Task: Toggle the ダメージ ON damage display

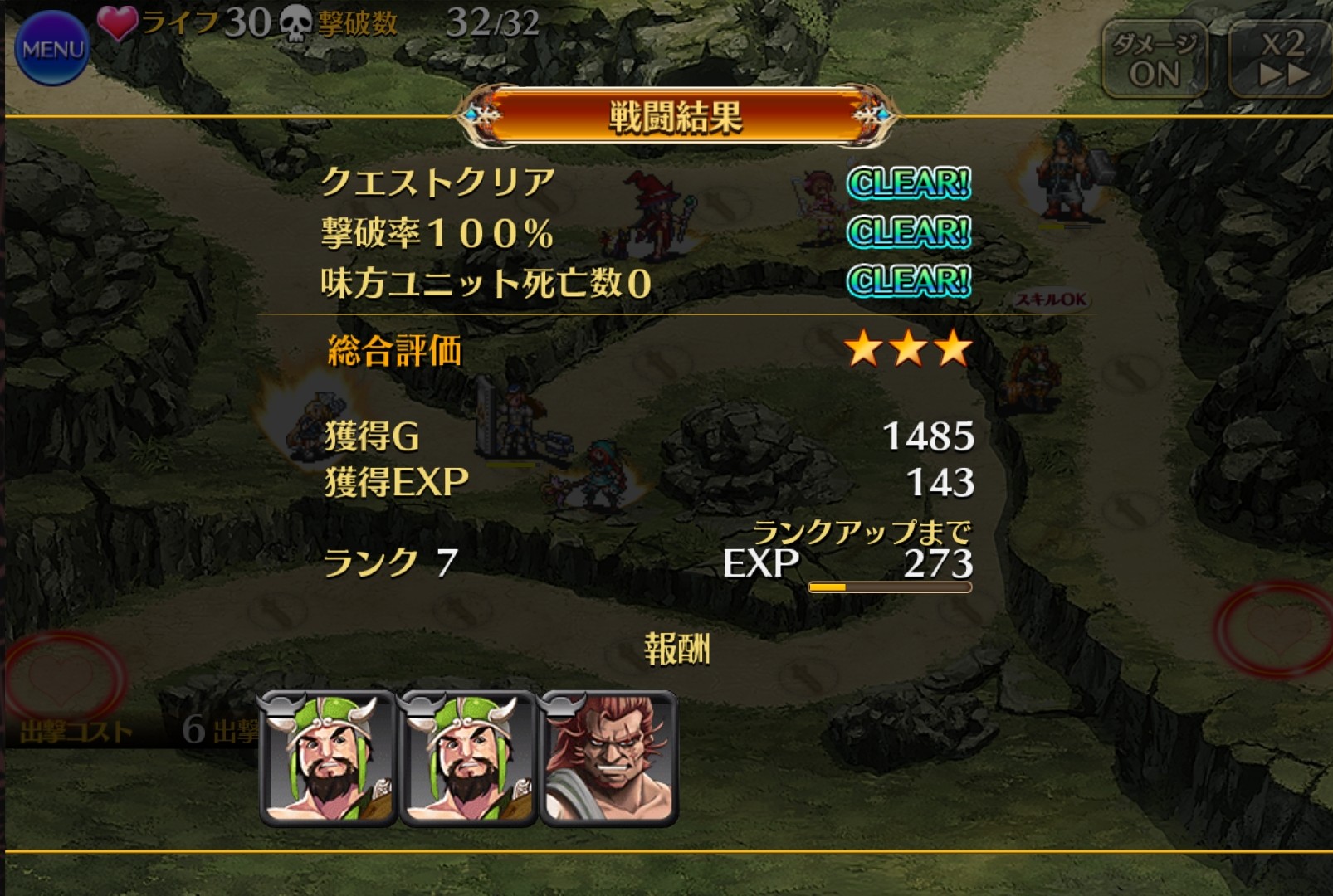Action: click(1154, 59)
